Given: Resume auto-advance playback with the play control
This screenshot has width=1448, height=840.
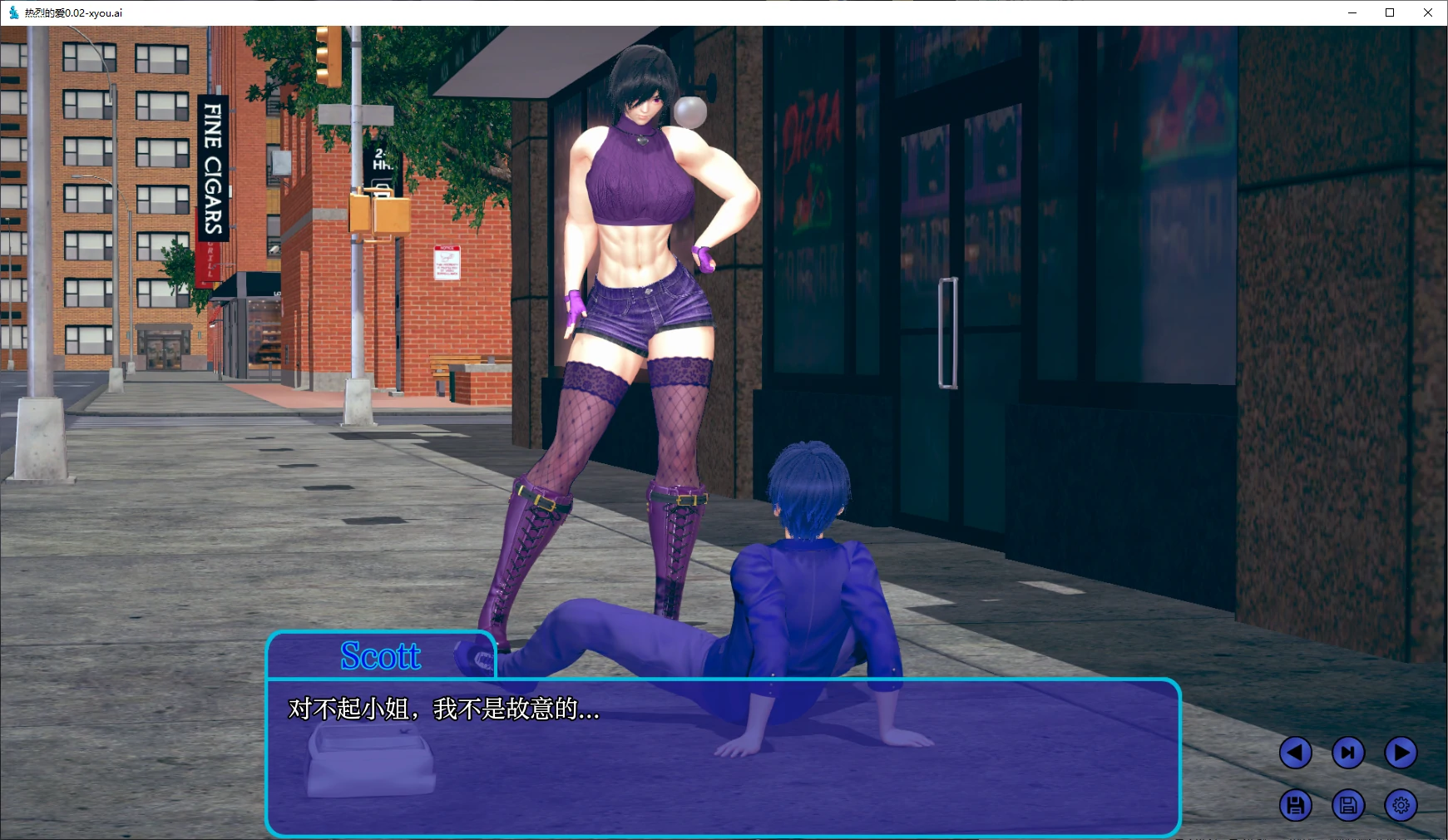Looking at the screenshot, I should click(1401, 752).
